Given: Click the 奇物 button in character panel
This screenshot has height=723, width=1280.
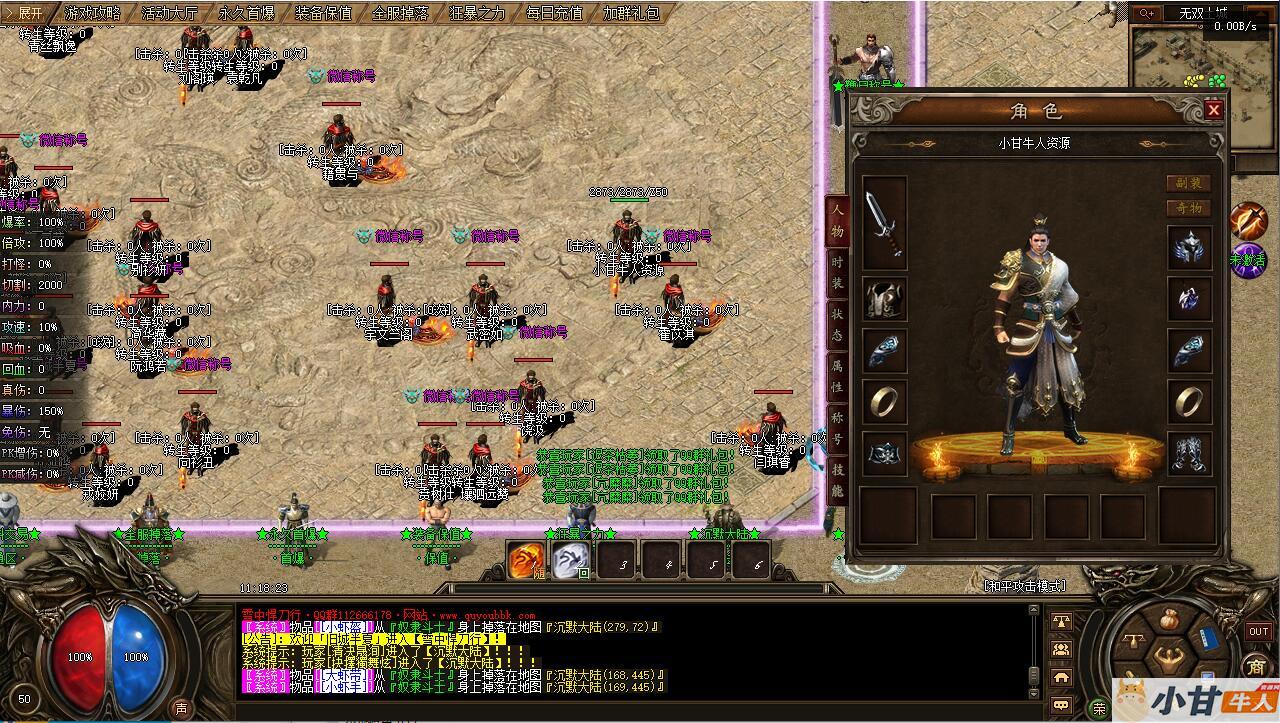Looking at the screenshot, I should tap(1188, 208).
